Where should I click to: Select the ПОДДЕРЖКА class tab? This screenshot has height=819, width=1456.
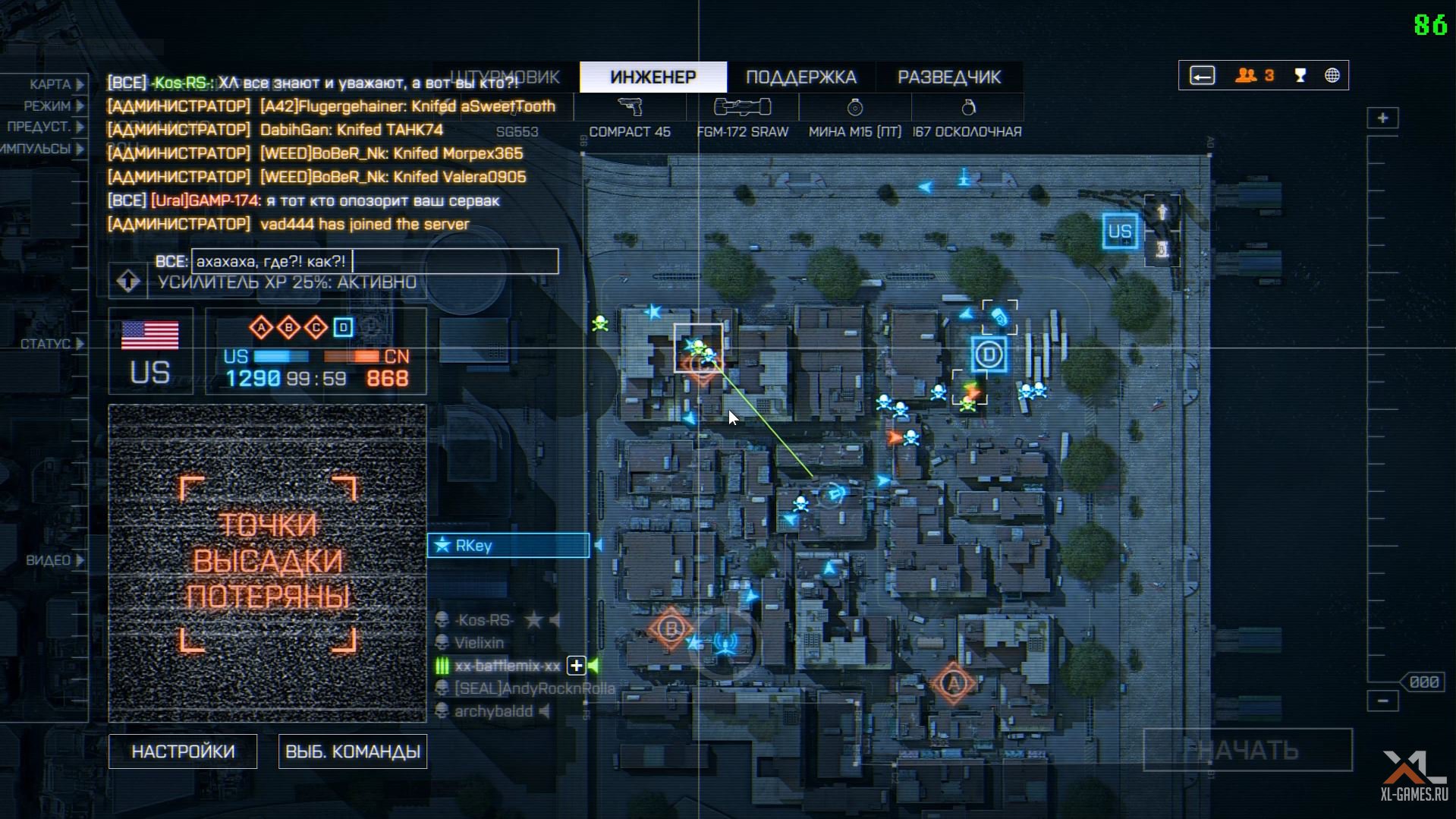coord(800,77)
